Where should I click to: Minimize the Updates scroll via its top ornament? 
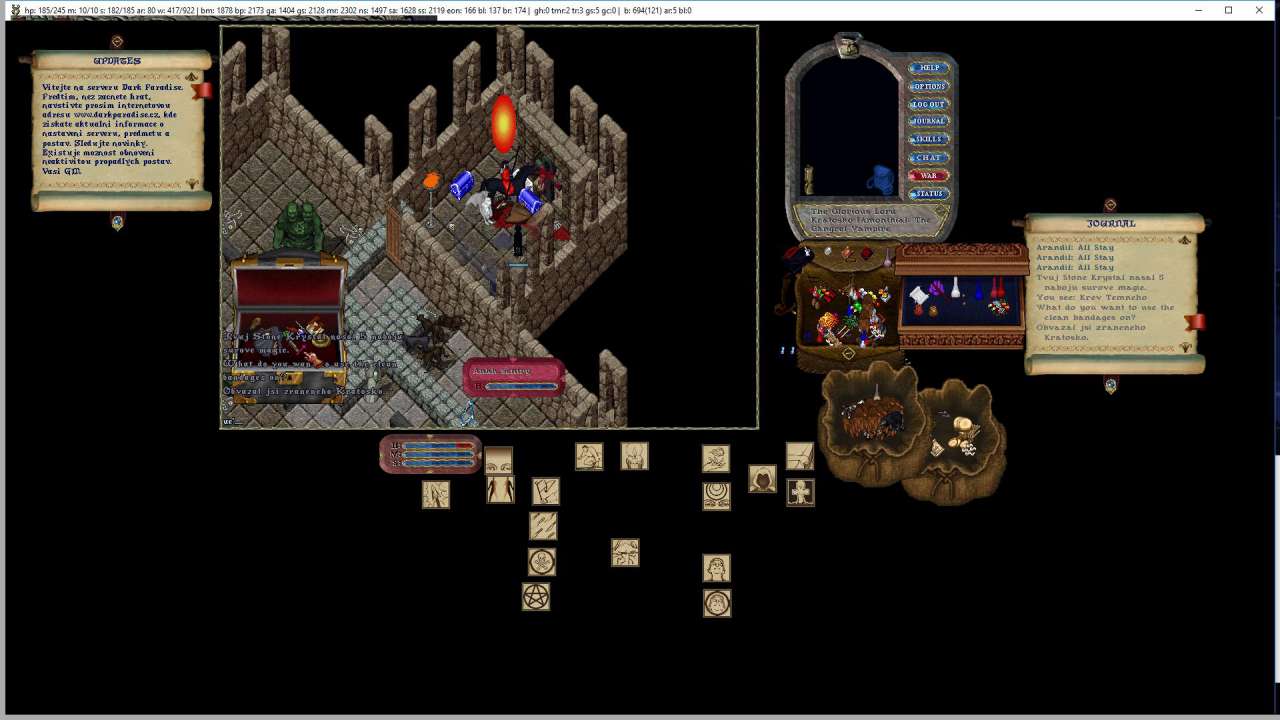pos(117,42)
